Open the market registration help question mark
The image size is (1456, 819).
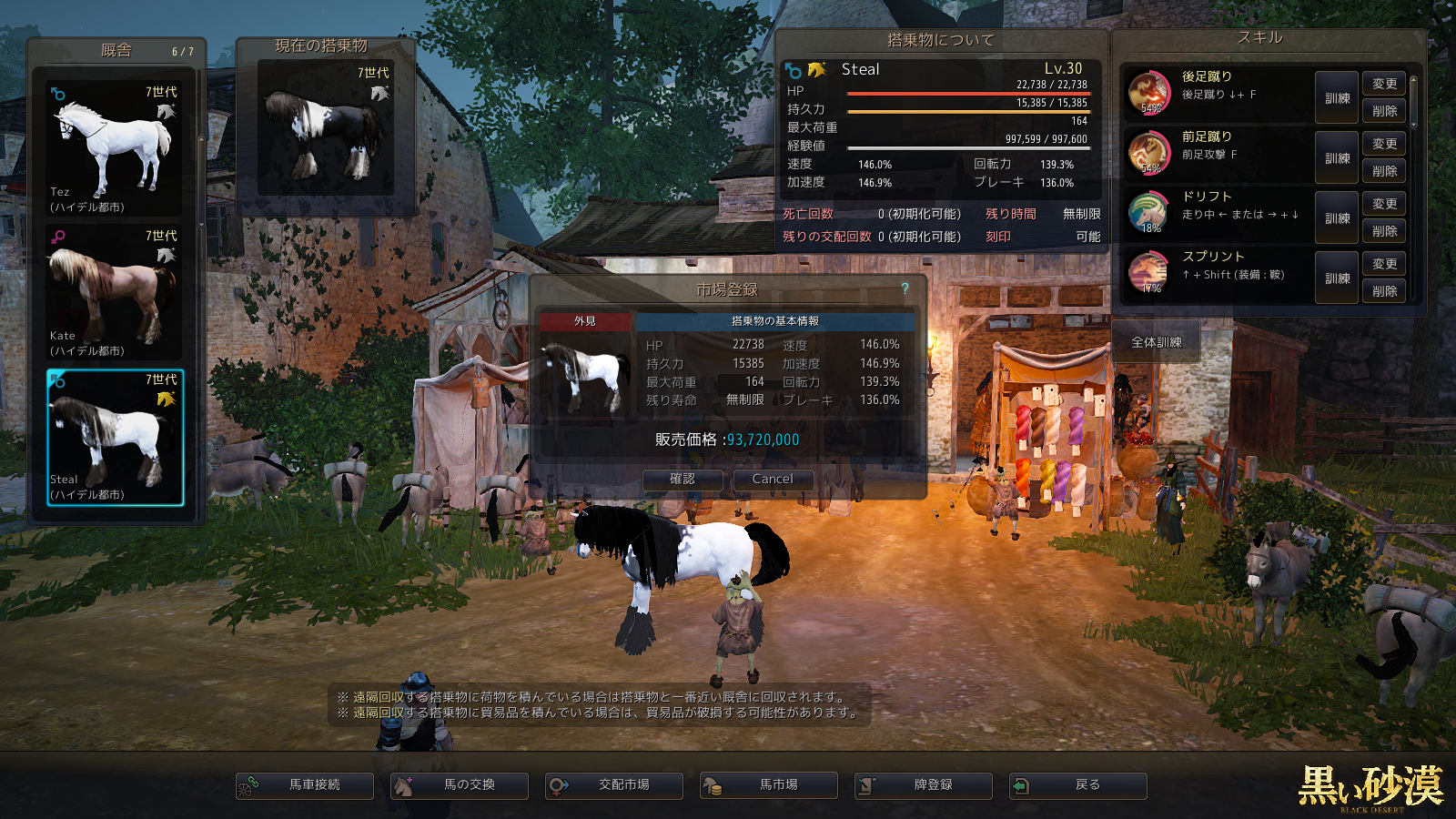[905, 288]
